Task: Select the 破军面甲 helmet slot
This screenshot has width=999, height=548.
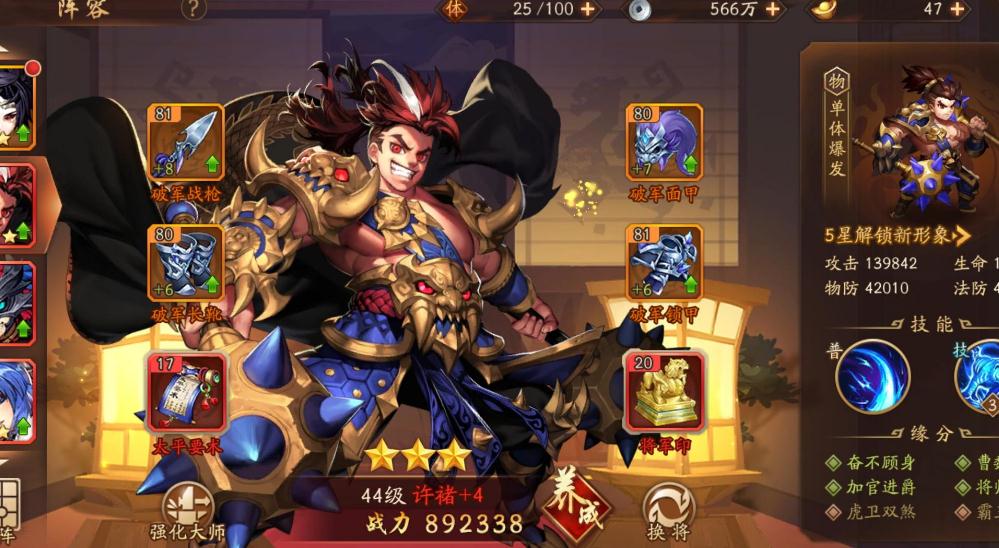Action: click(x=664, y=143)
